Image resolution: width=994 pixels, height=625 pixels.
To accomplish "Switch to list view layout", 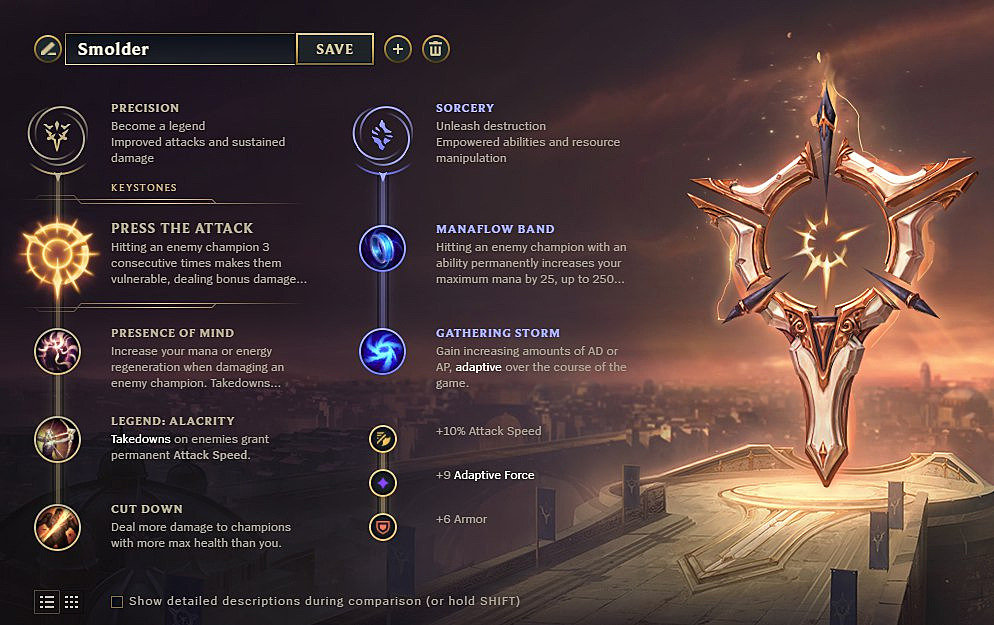I will point(47,601).
